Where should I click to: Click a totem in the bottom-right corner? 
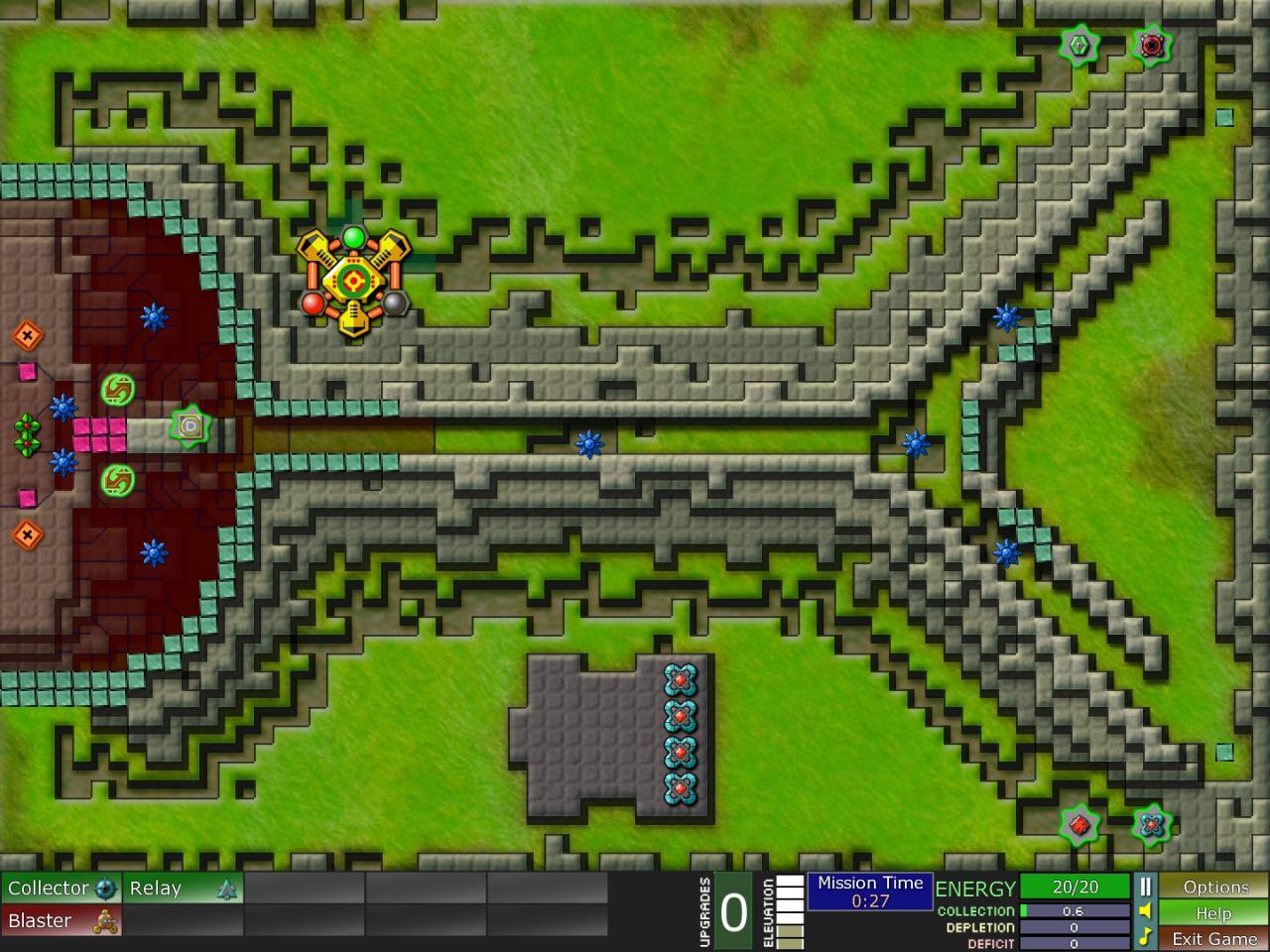click(1149, 823)
